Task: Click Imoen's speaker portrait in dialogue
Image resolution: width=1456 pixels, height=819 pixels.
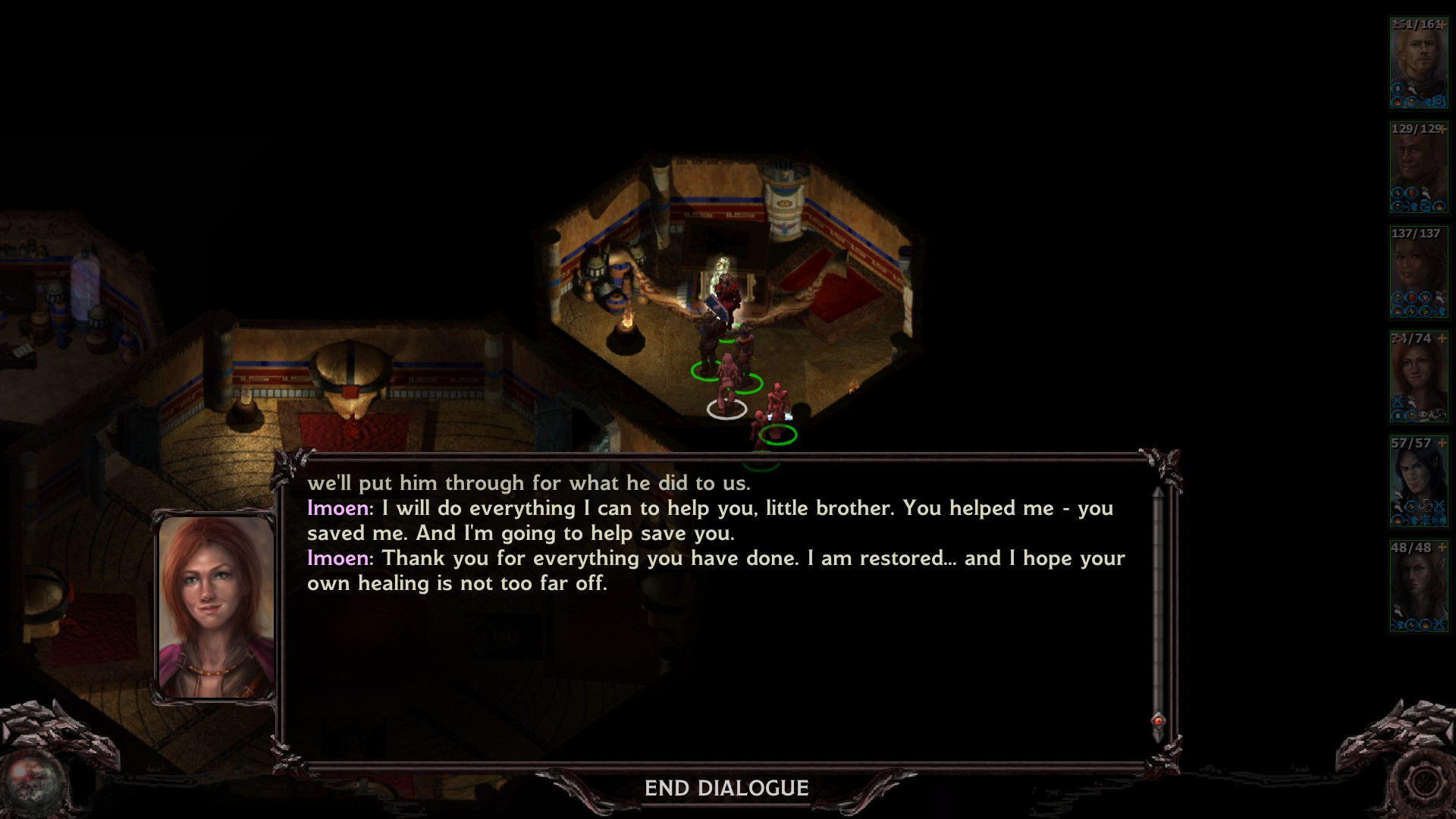Action: click(x=215, y=607)
